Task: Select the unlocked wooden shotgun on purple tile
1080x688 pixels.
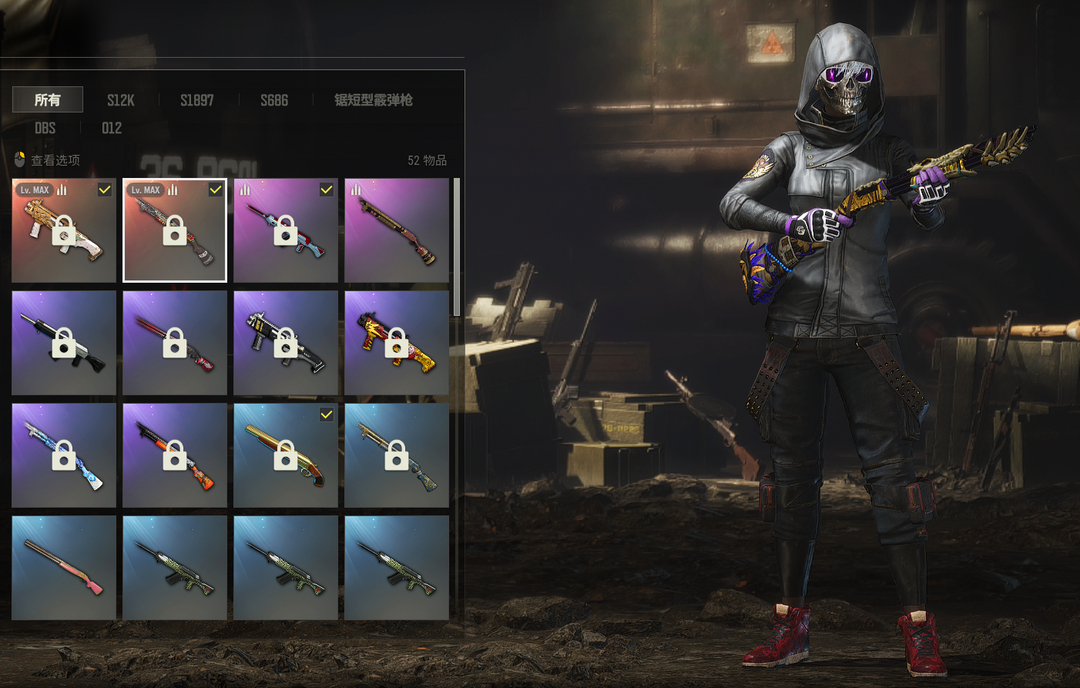Action: [x=396, y=231]
